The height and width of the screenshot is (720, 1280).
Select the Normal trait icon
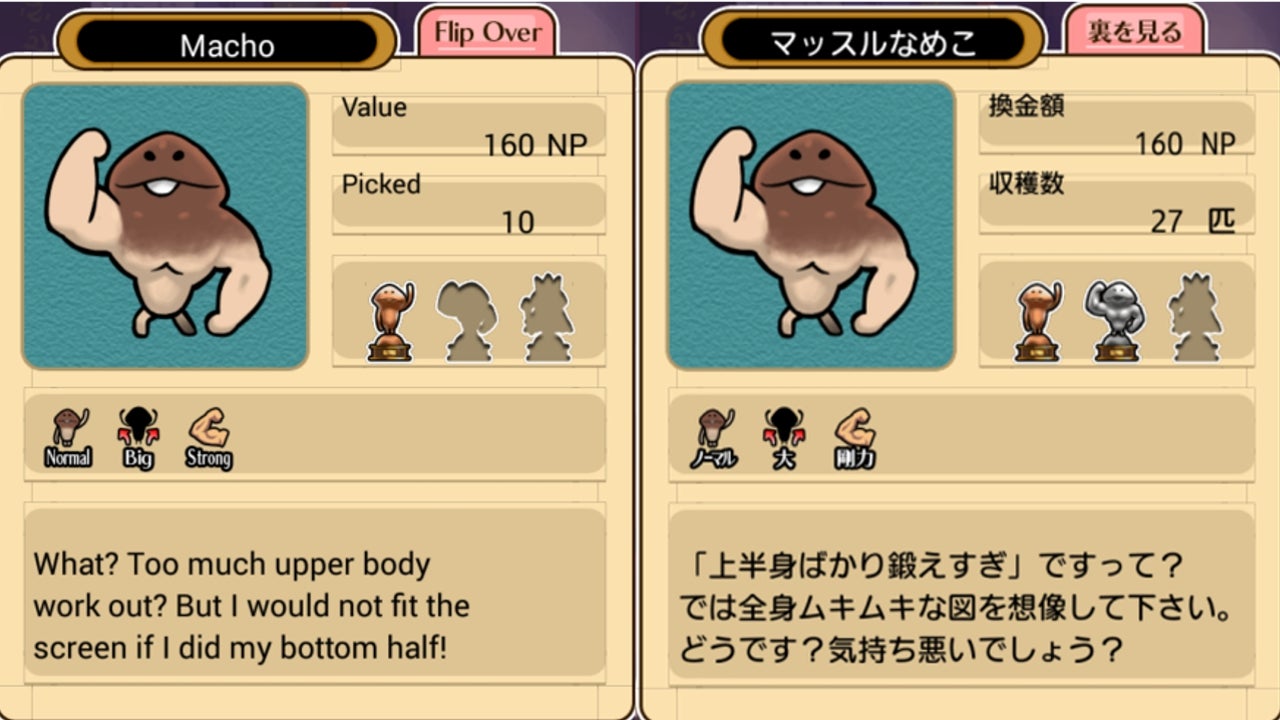point(68,438)
